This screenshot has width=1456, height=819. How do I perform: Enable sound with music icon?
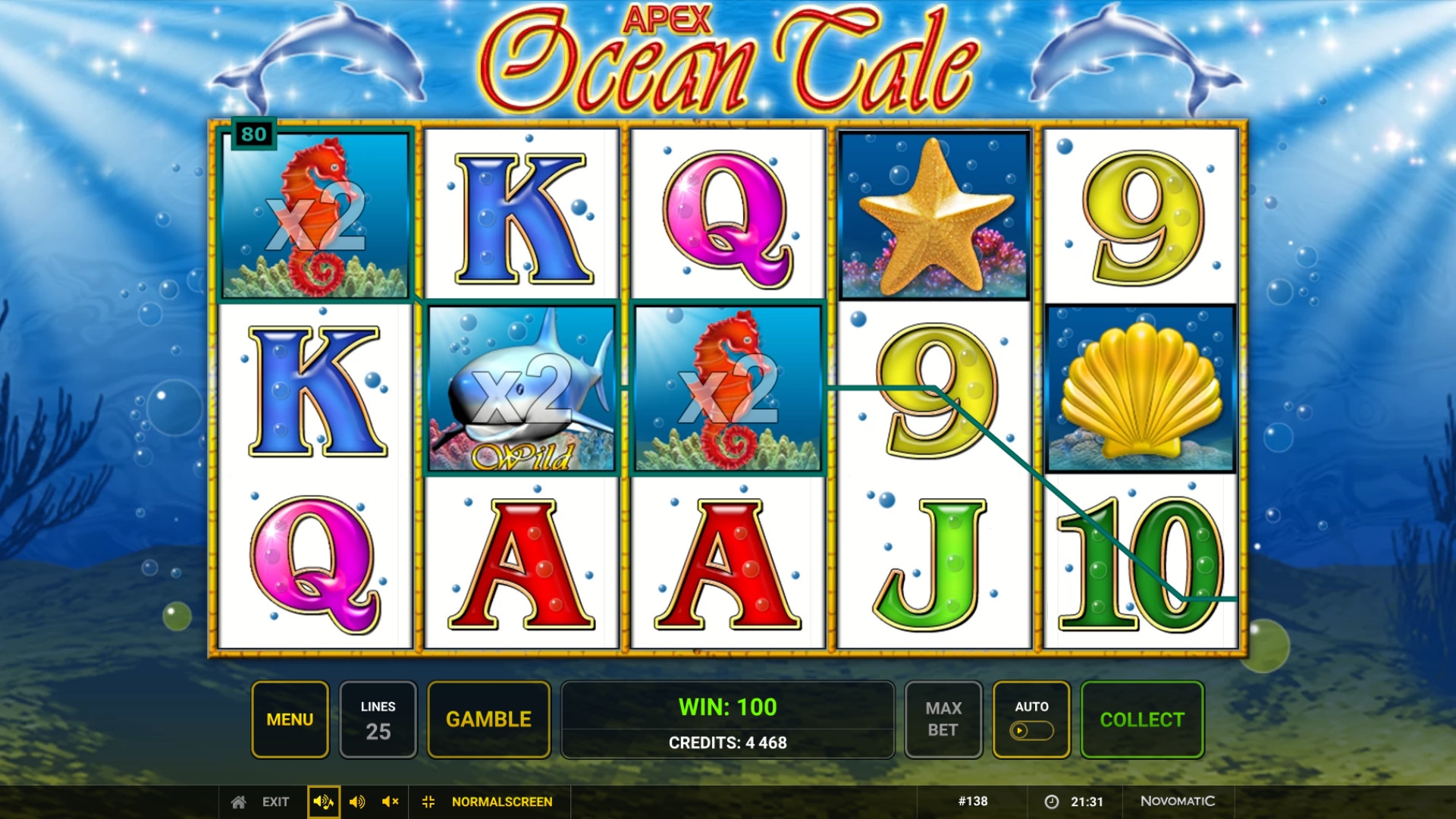(x=323, y=802)
